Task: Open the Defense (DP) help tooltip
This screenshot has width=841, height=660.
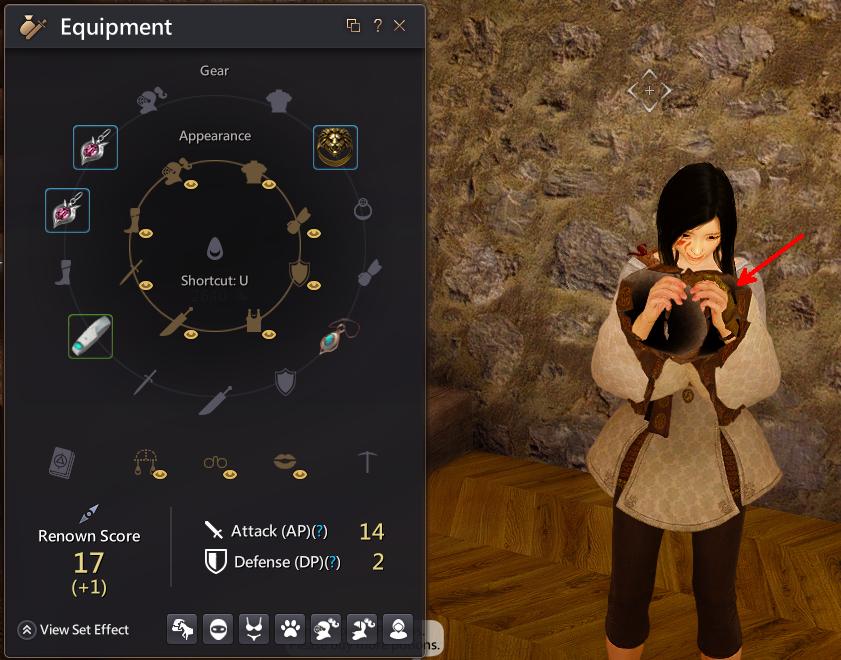Action: [x=333, y=562]
